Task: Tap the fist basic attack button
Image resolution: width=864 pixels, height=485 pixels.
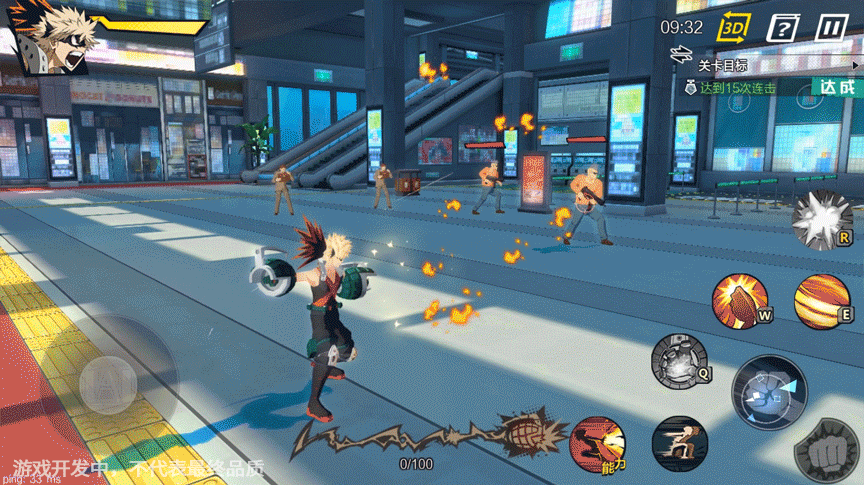Action: click(826, 451)
